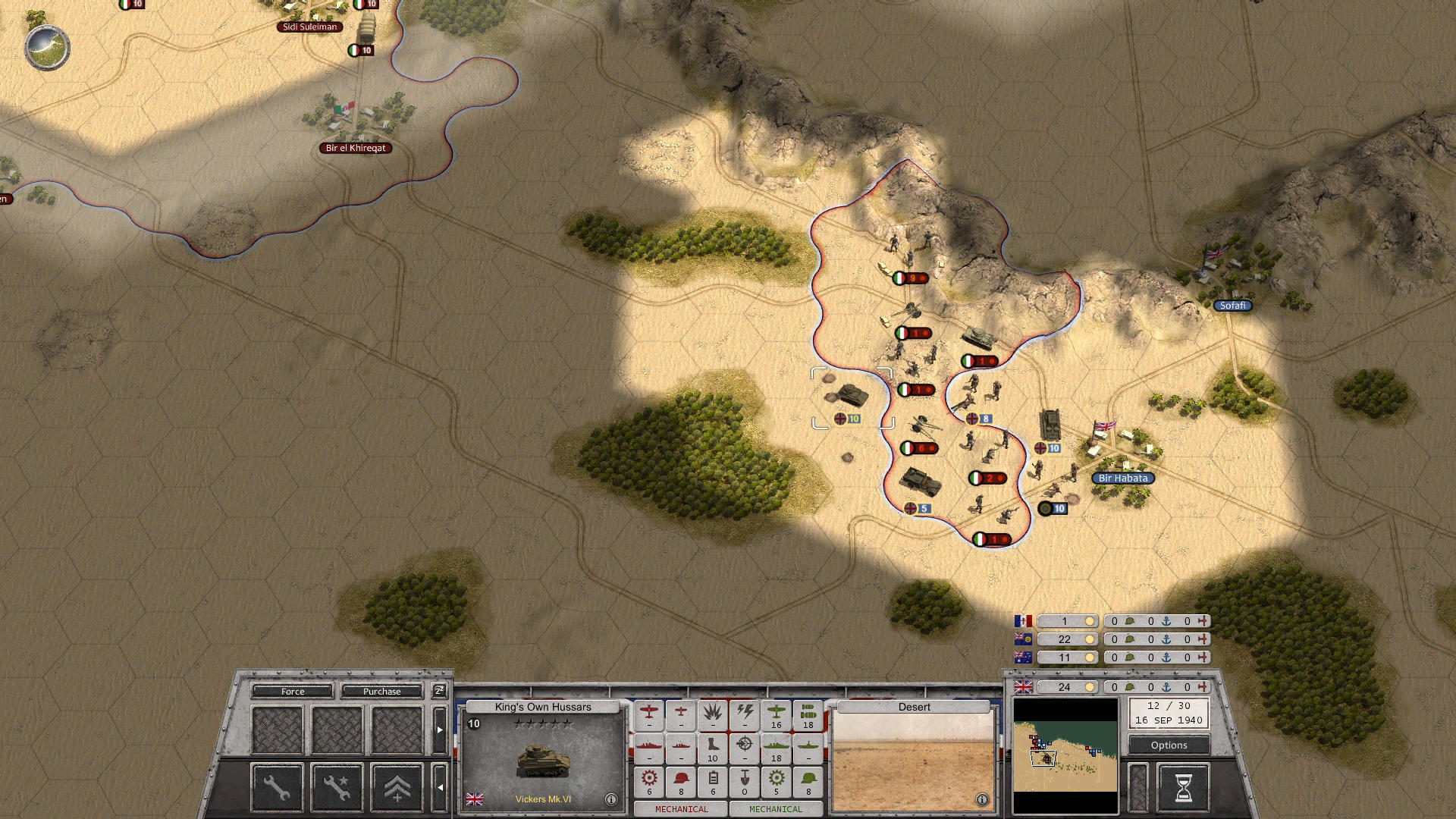Screen dimensions: 1456x819
Task: Open the unit upgrade chevrons icon
Action: point(398,789)
